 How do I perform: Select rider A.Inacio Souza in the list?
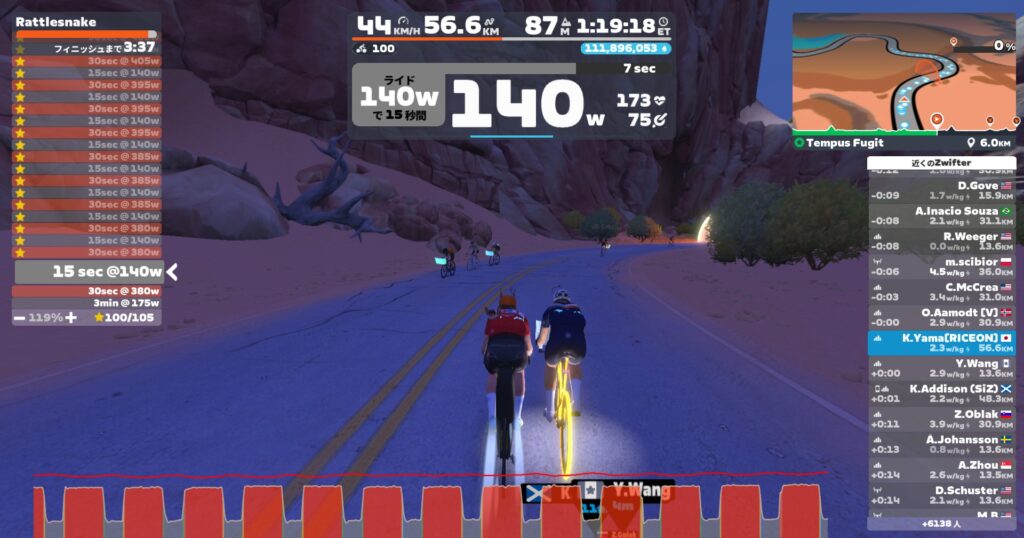tap(941, 216)
